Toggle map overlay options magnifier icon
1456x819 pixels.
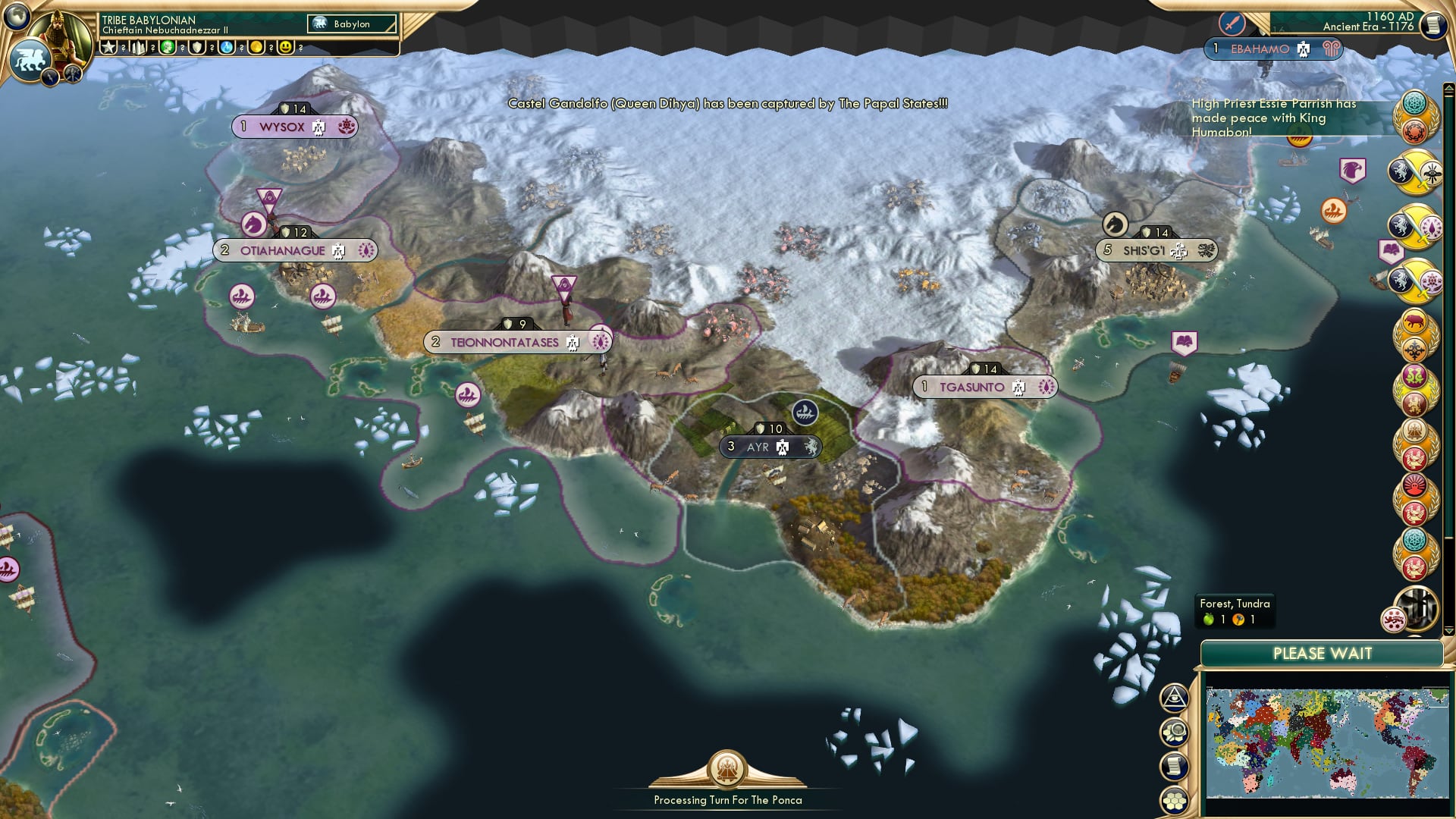point(1175,732)
